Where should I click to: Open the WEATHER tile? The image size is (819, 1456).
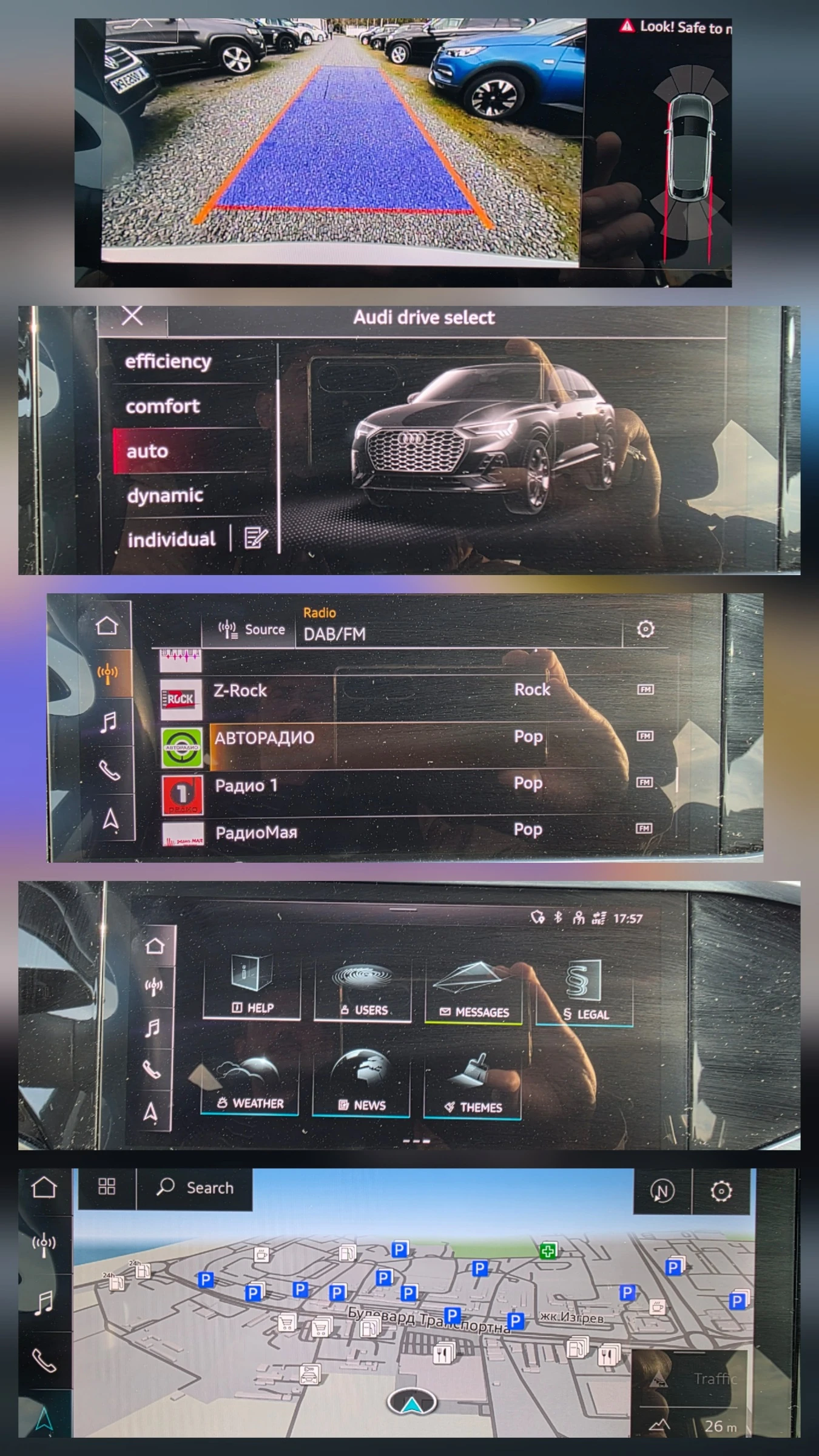point(249,1085)
